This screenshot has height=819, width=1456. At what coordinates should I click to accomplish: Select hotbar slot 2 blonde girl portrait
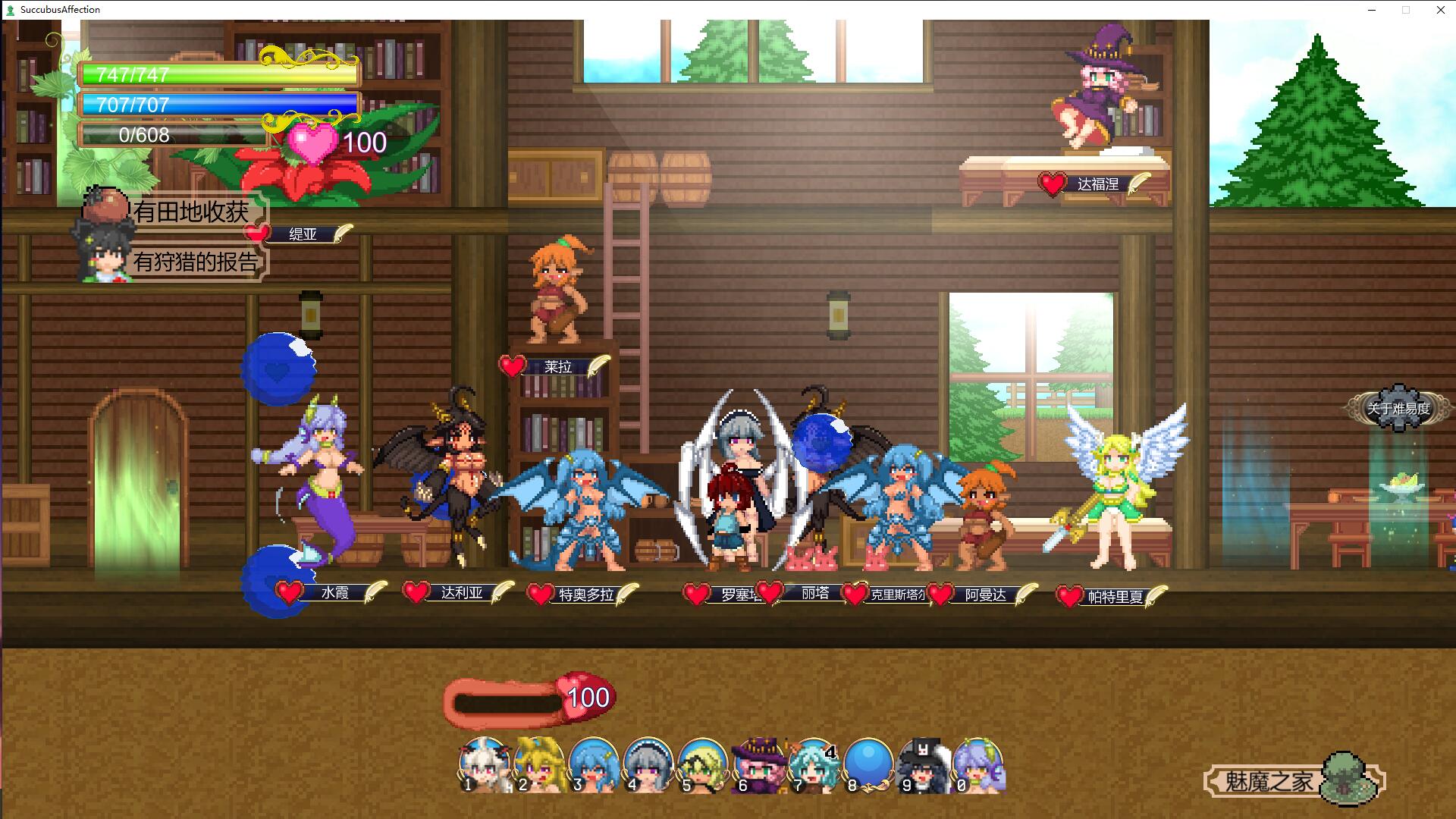(539, 765)
